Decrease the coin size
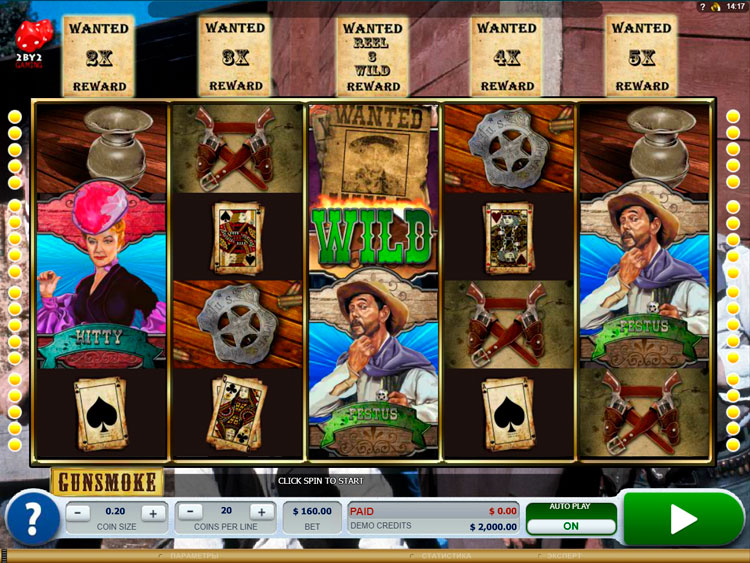The width and height of the screenshot is (750, 563). tap(81, 513)
